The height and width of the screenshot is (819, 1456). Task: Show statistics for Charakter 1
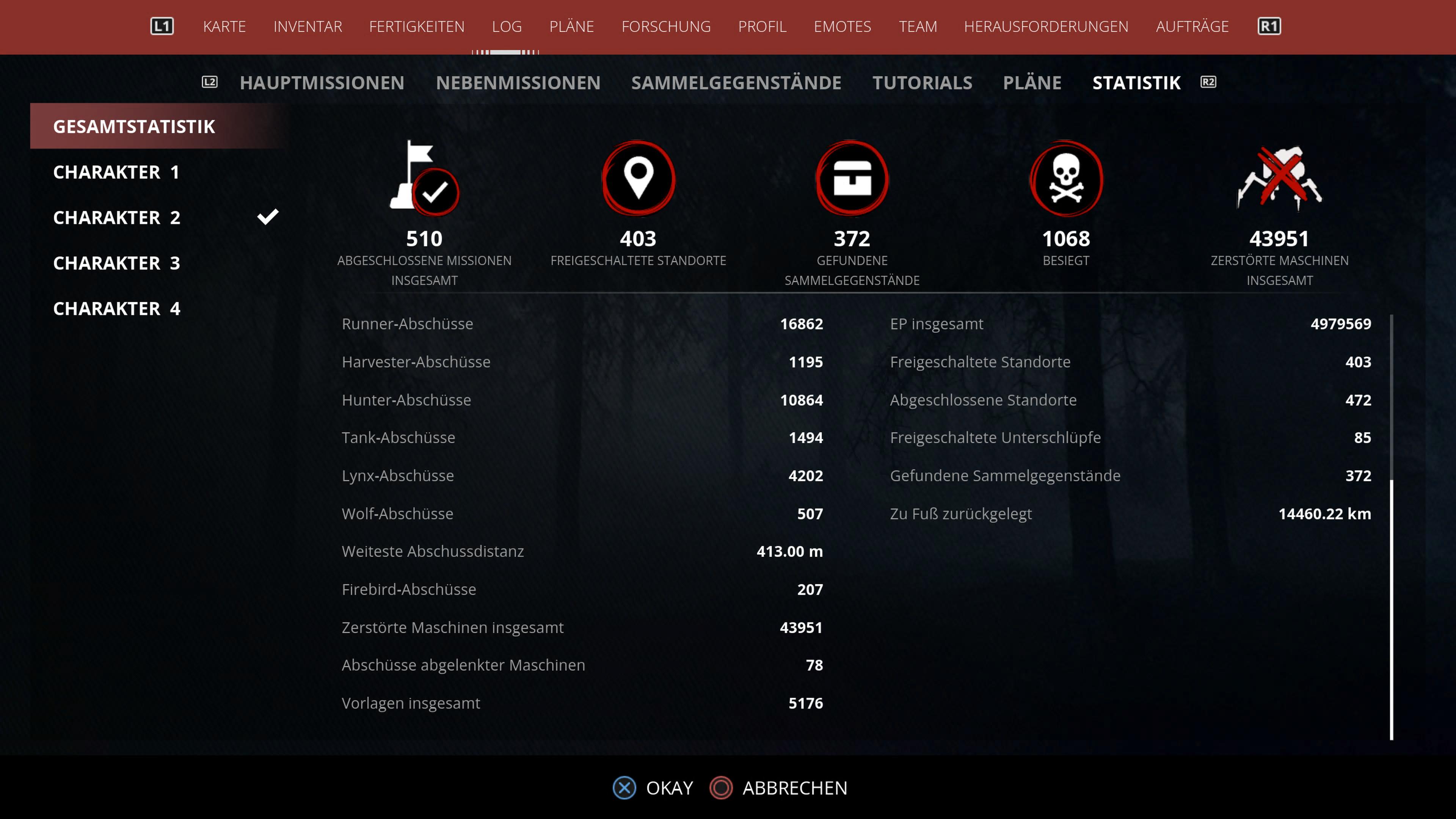pos(116,172)
